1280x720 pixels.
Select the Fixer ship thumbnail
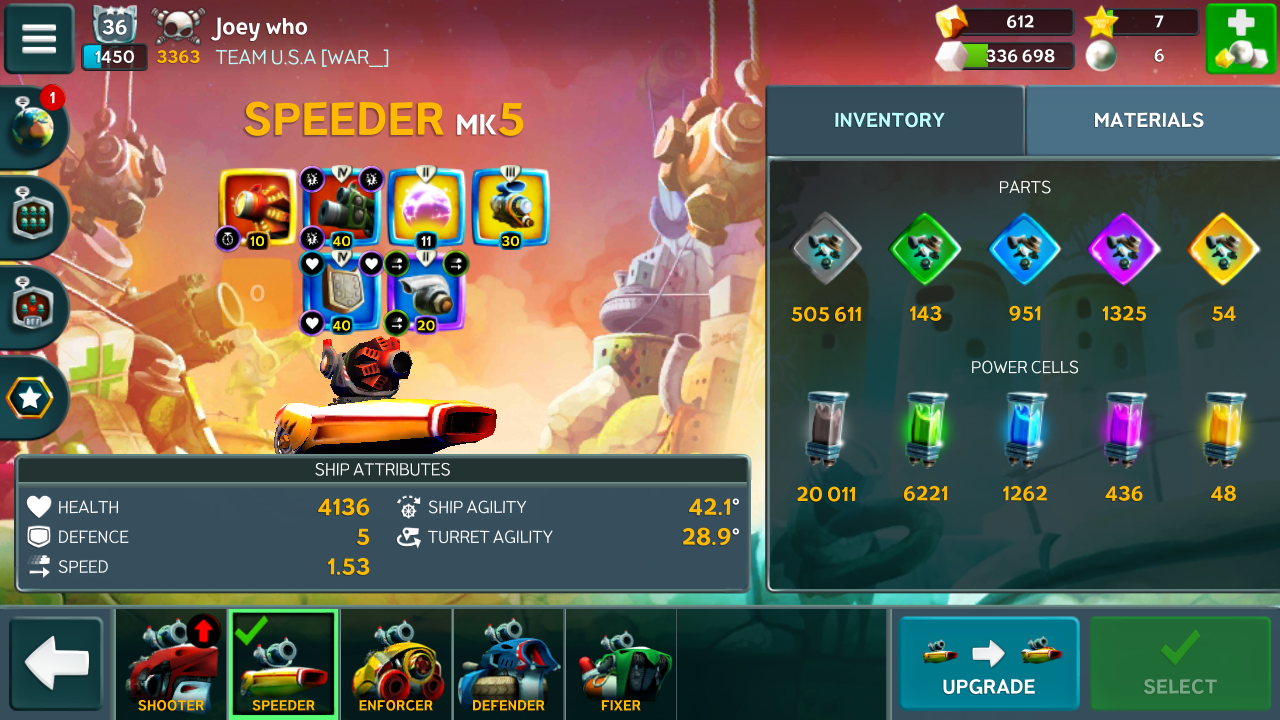coord(620,665)
